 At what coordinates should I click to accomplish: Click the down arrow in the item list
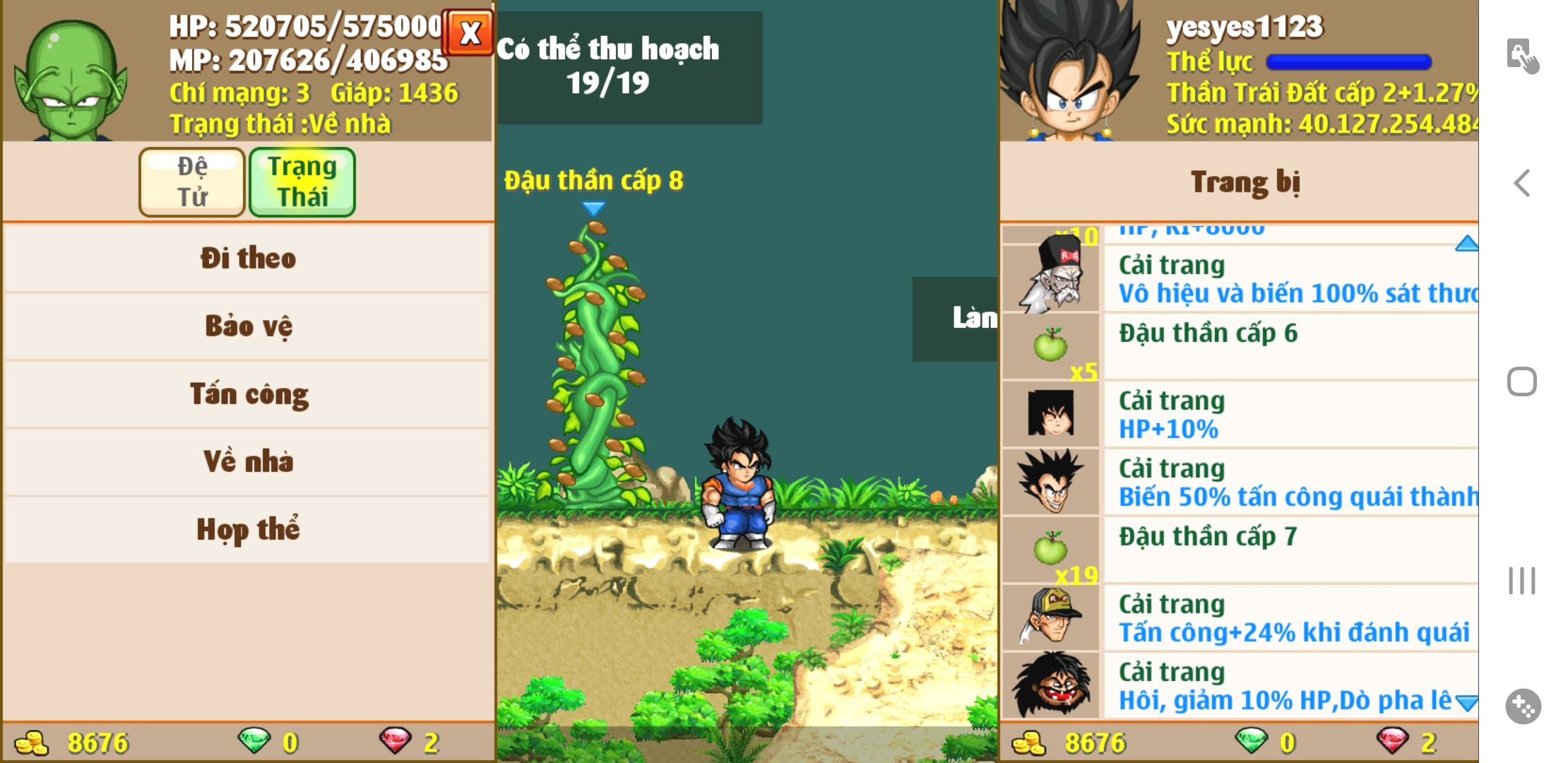click(1466, 703)
